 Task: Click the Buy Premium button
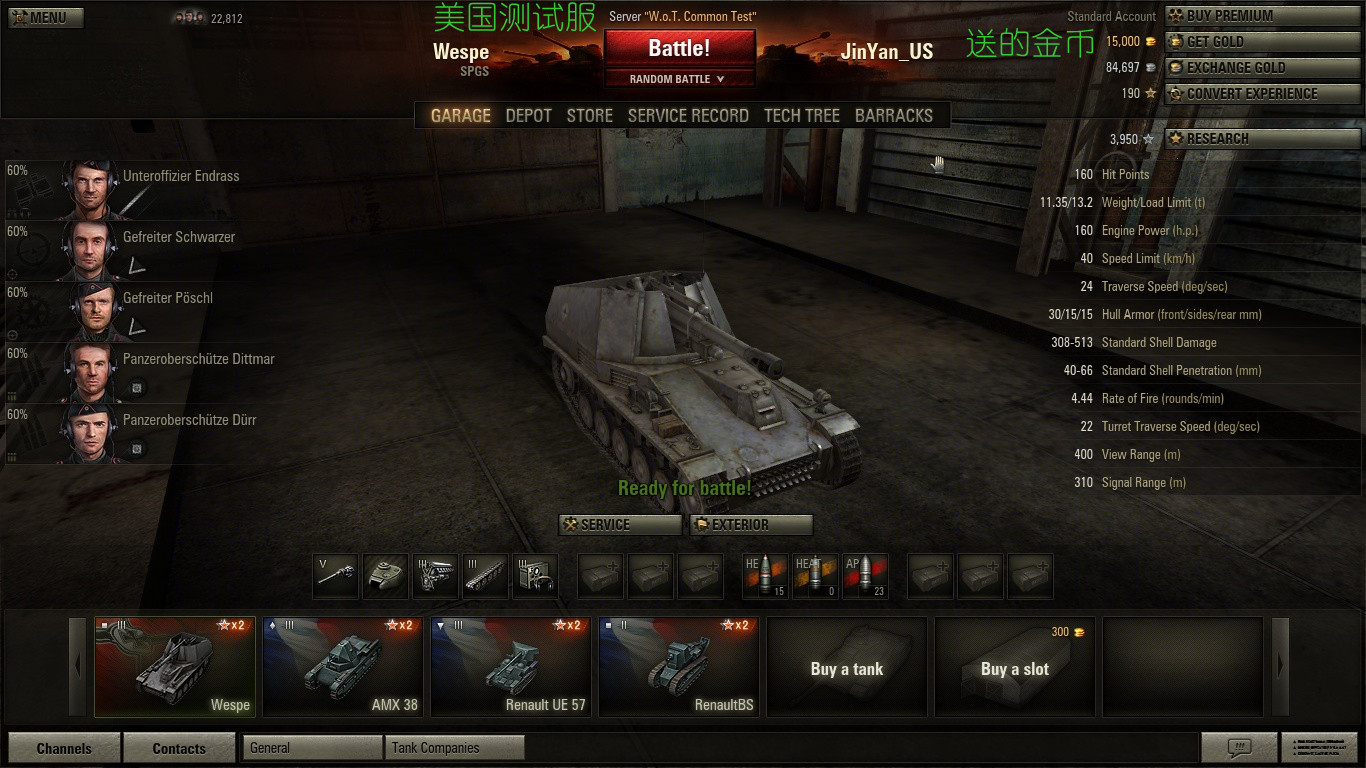click(1262, 16)
